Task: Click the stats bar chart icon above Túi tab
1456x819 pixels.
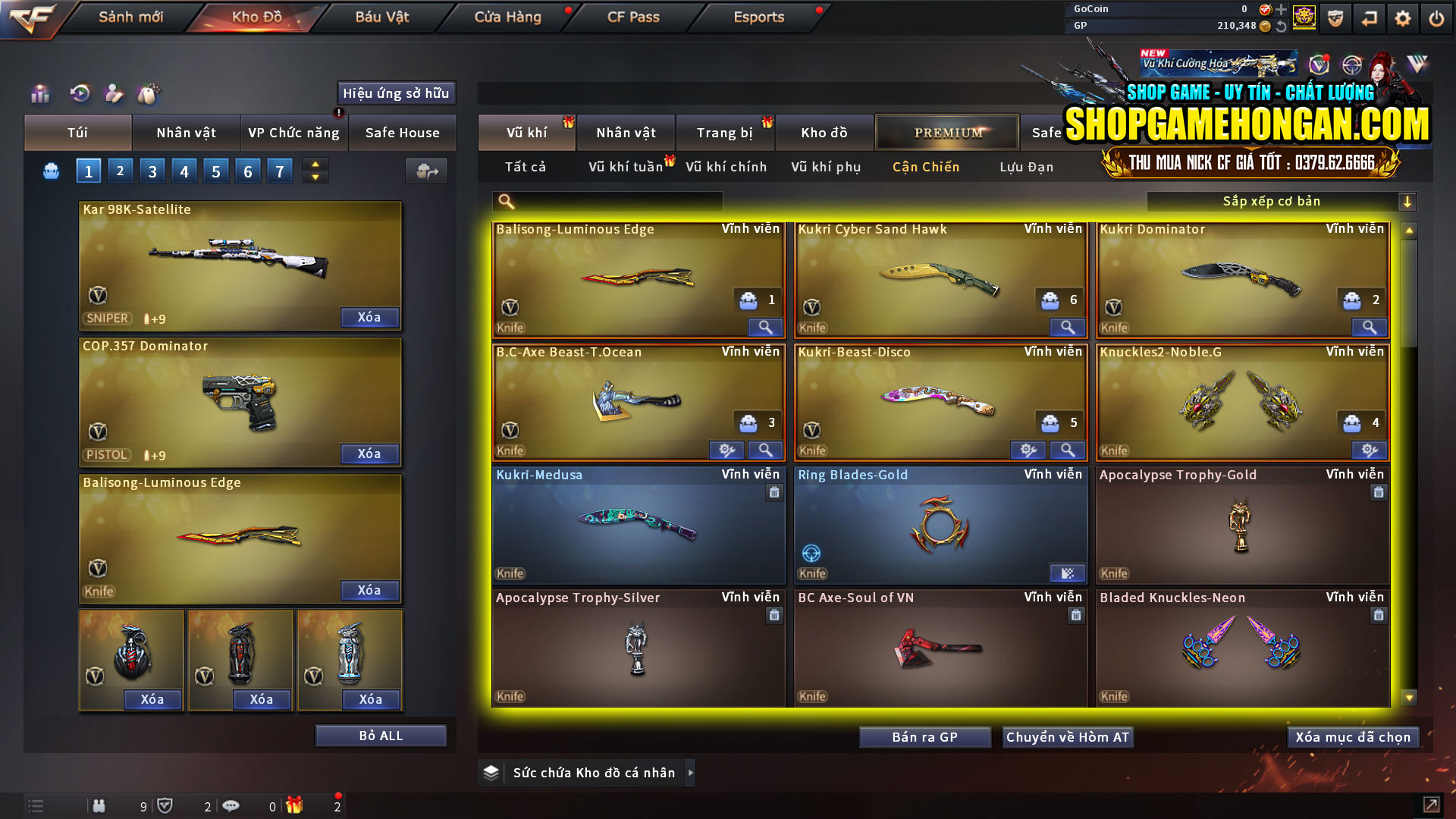Action: [x=38, y=94]
